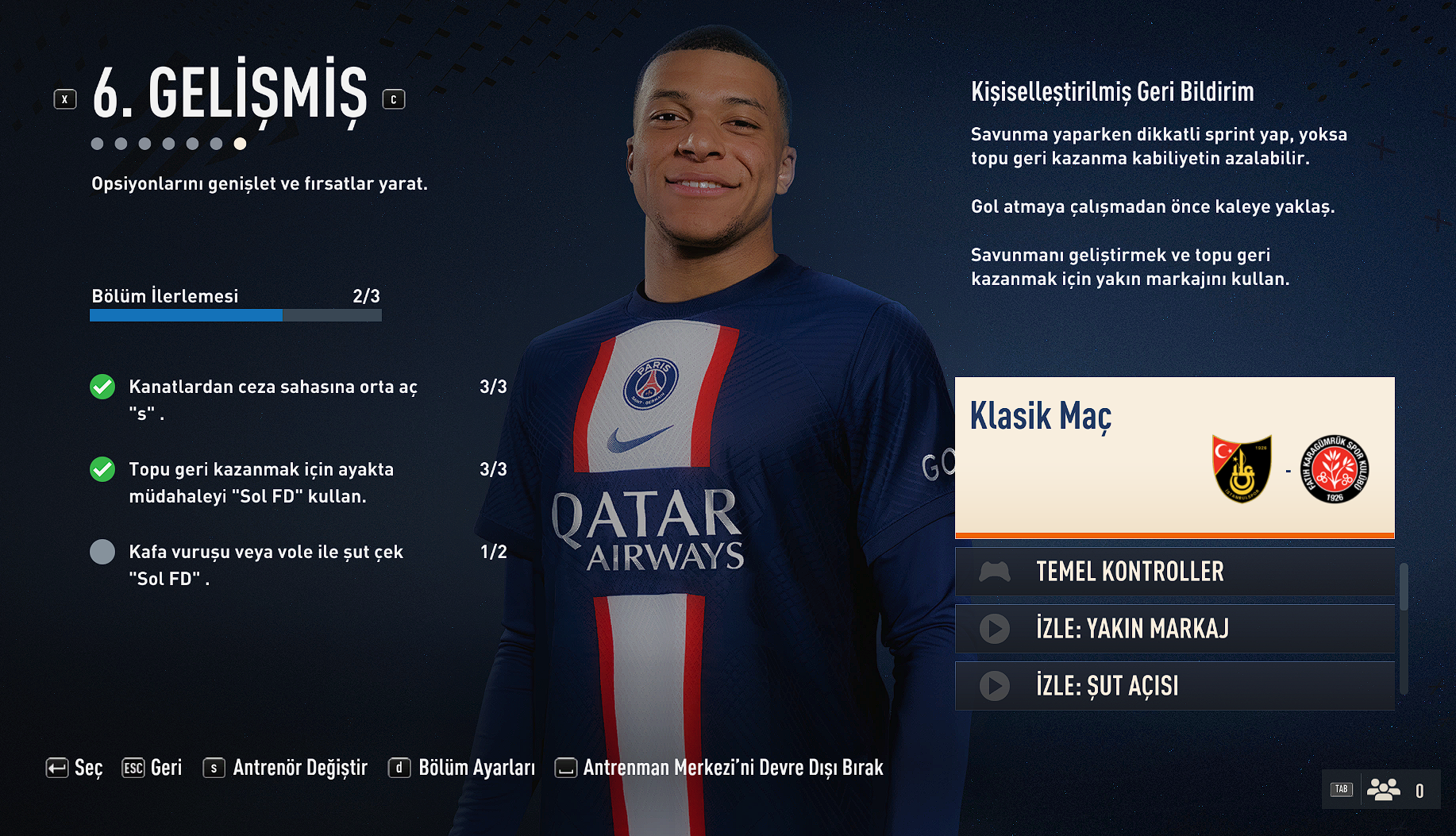Choose the İzle: Şut Açısı video

(1174, 686)
